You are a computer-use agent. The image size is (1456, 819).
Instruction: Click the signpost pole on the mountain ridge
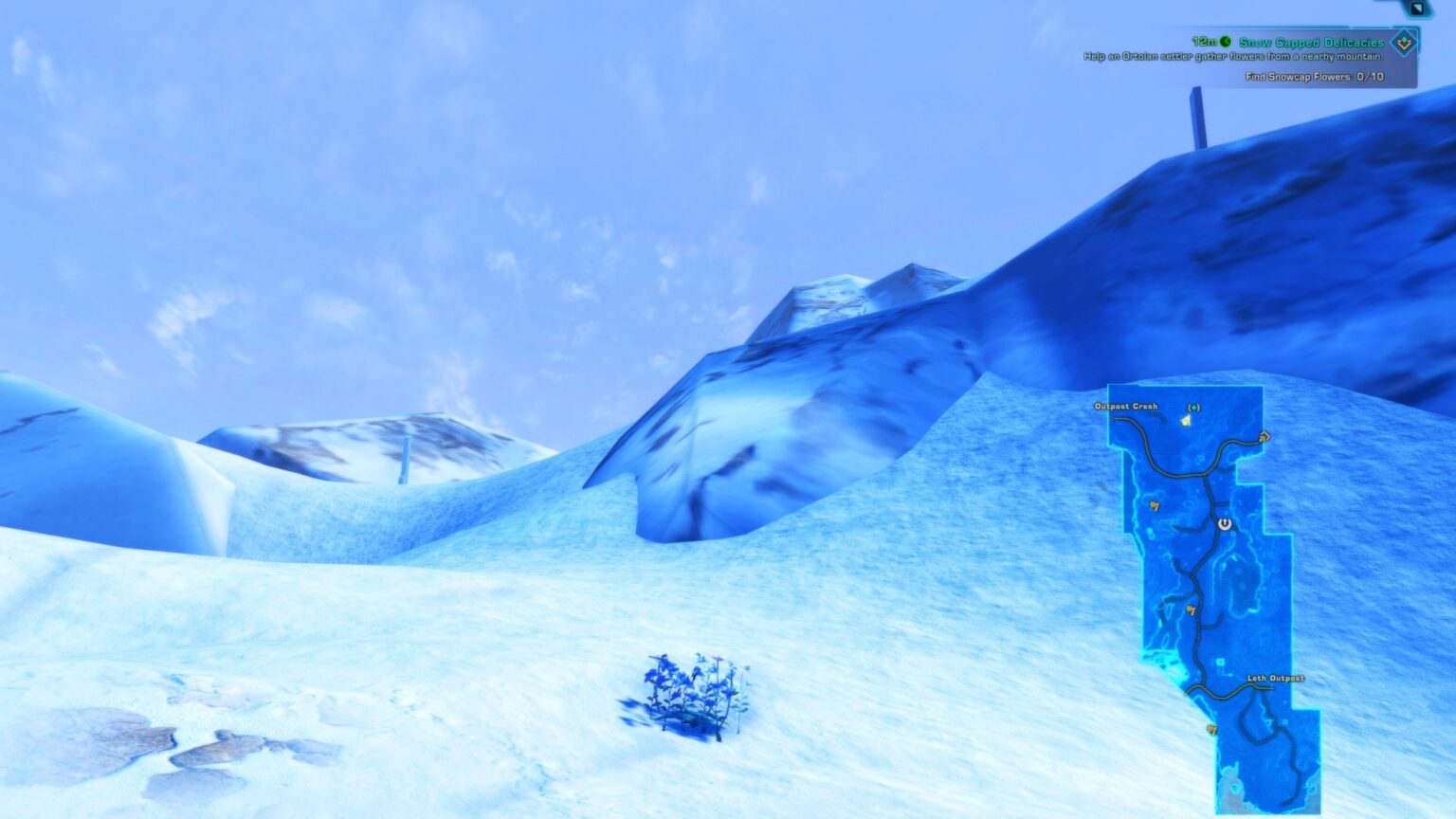point(1196,114)
